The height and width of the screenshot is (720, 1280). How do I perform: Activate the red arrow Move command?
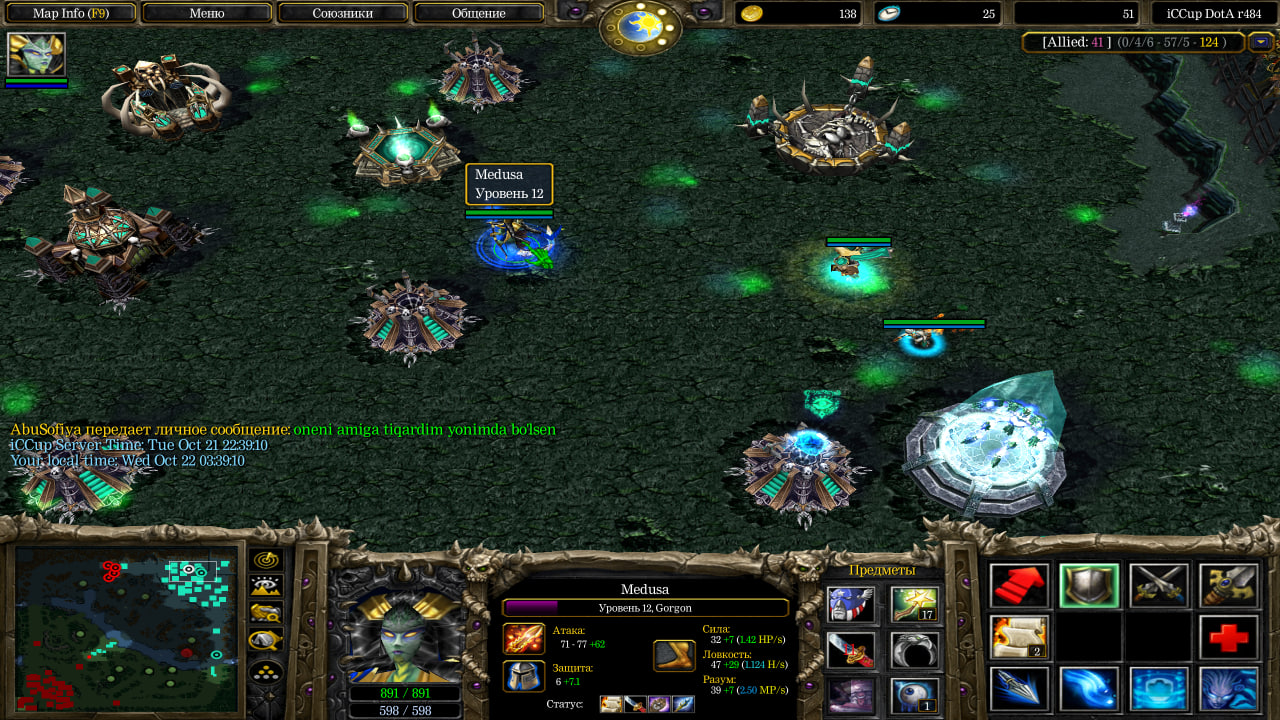(x=1019, y=585)
